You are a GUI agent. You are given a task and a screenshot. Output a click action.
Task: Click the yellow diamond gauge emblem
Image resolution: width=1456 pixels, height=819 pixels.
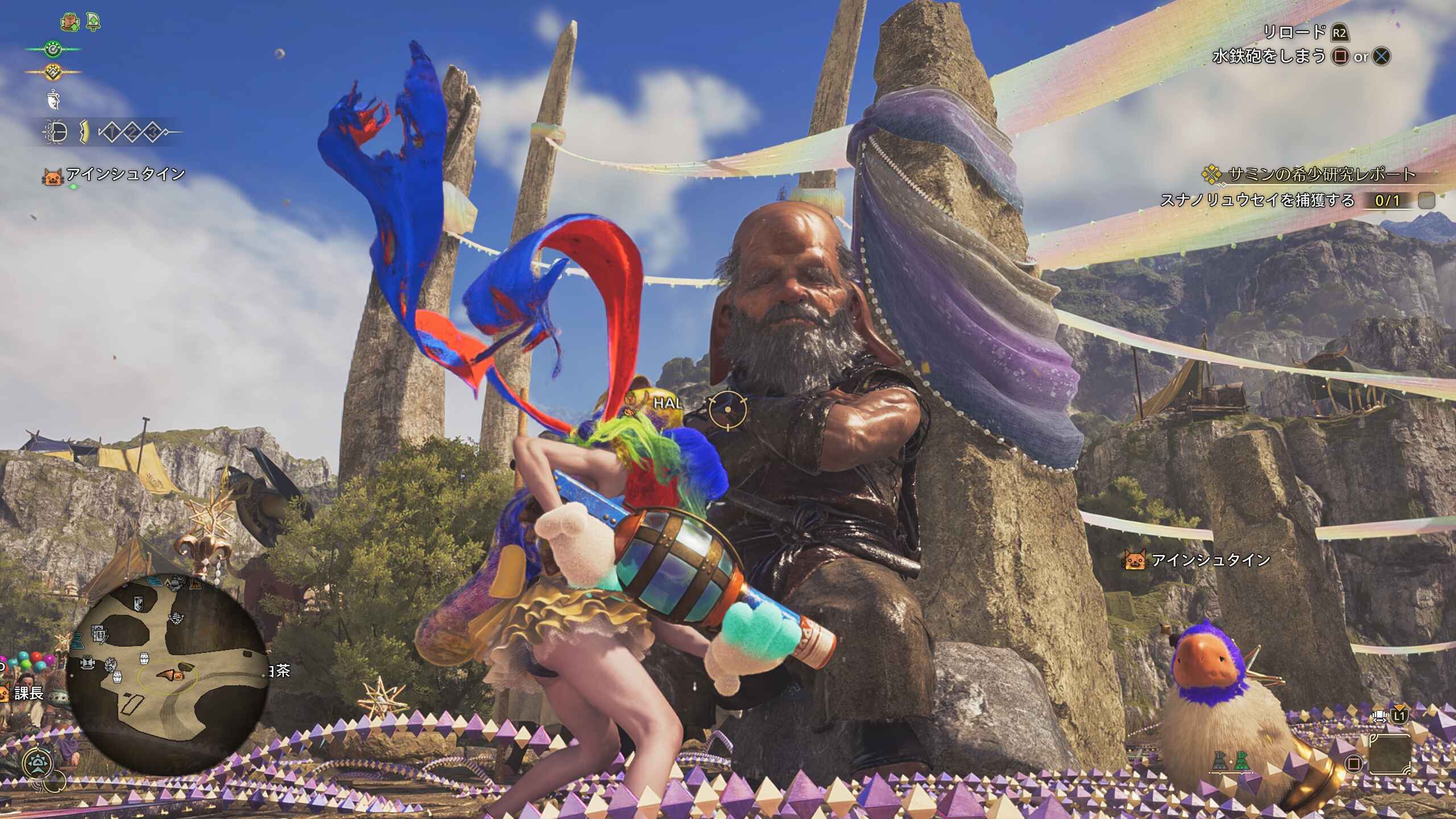point(53,72)
